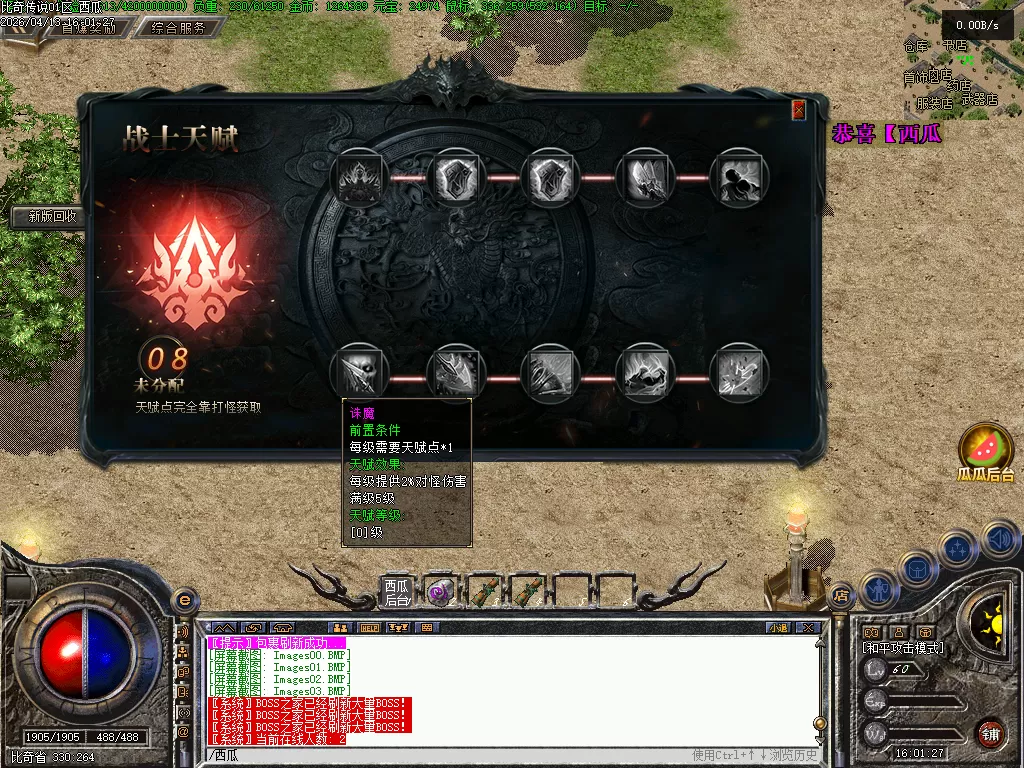The width and height of the screenshot is (1024, 768).
Task: Use the purple swirl scroll in hotbar
Action: [x=439, y=593]
